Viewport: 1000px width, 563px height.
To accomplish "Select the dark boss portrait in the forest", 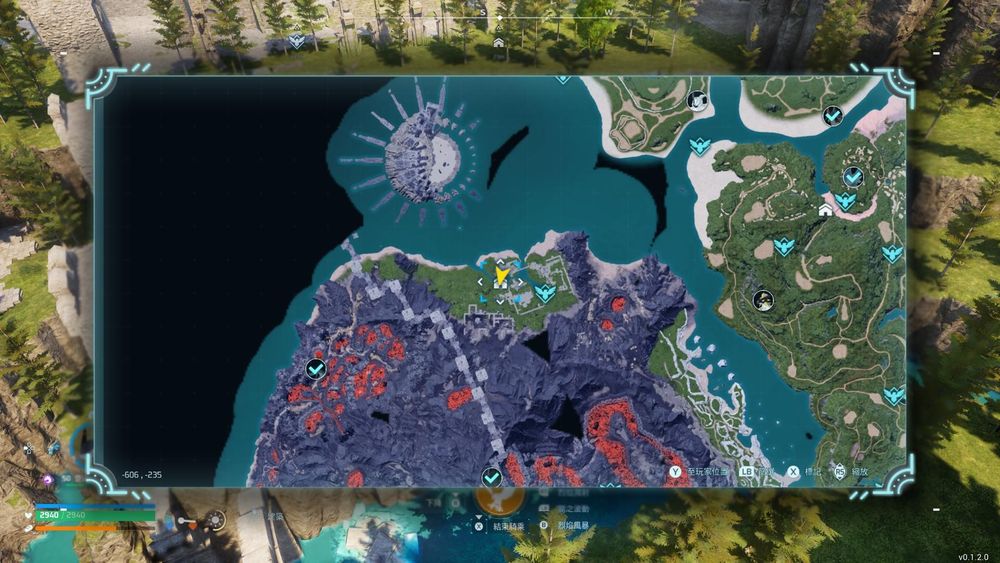I will (x=764, y=299).
